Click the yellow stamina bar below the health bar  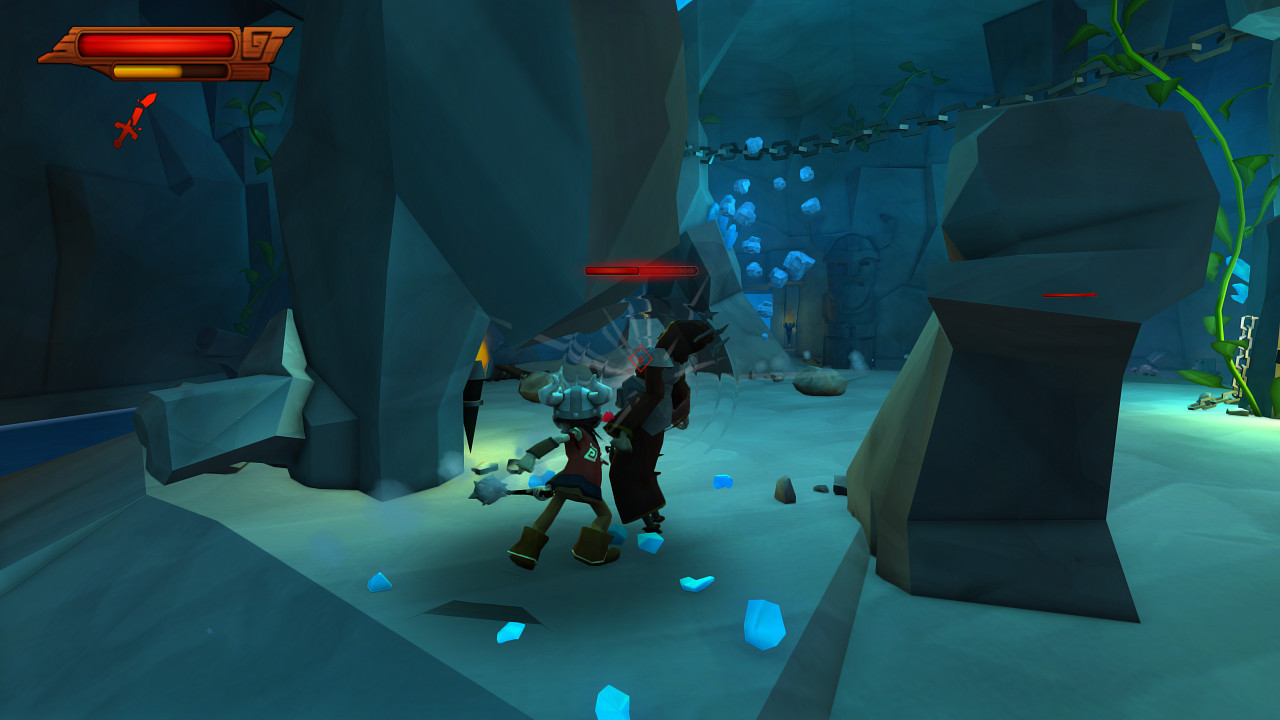tap(146, 70)
